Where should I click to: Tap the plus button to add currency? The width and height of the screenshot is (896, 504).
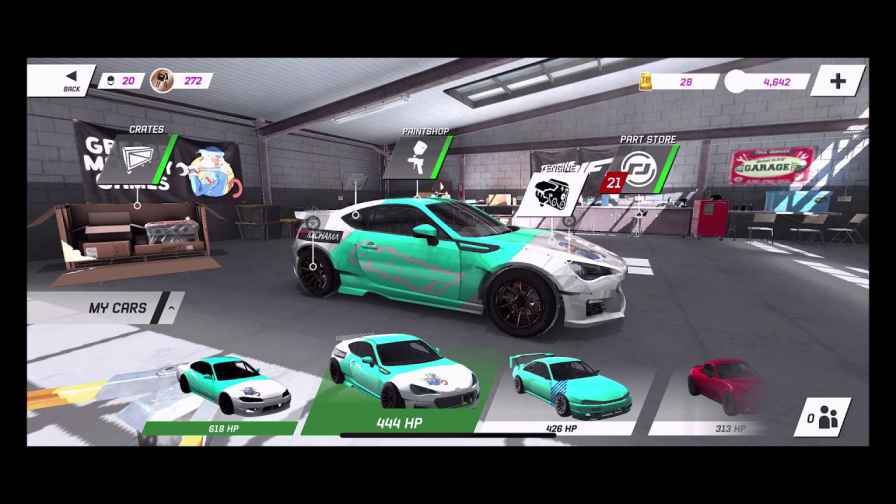[837, 80]
